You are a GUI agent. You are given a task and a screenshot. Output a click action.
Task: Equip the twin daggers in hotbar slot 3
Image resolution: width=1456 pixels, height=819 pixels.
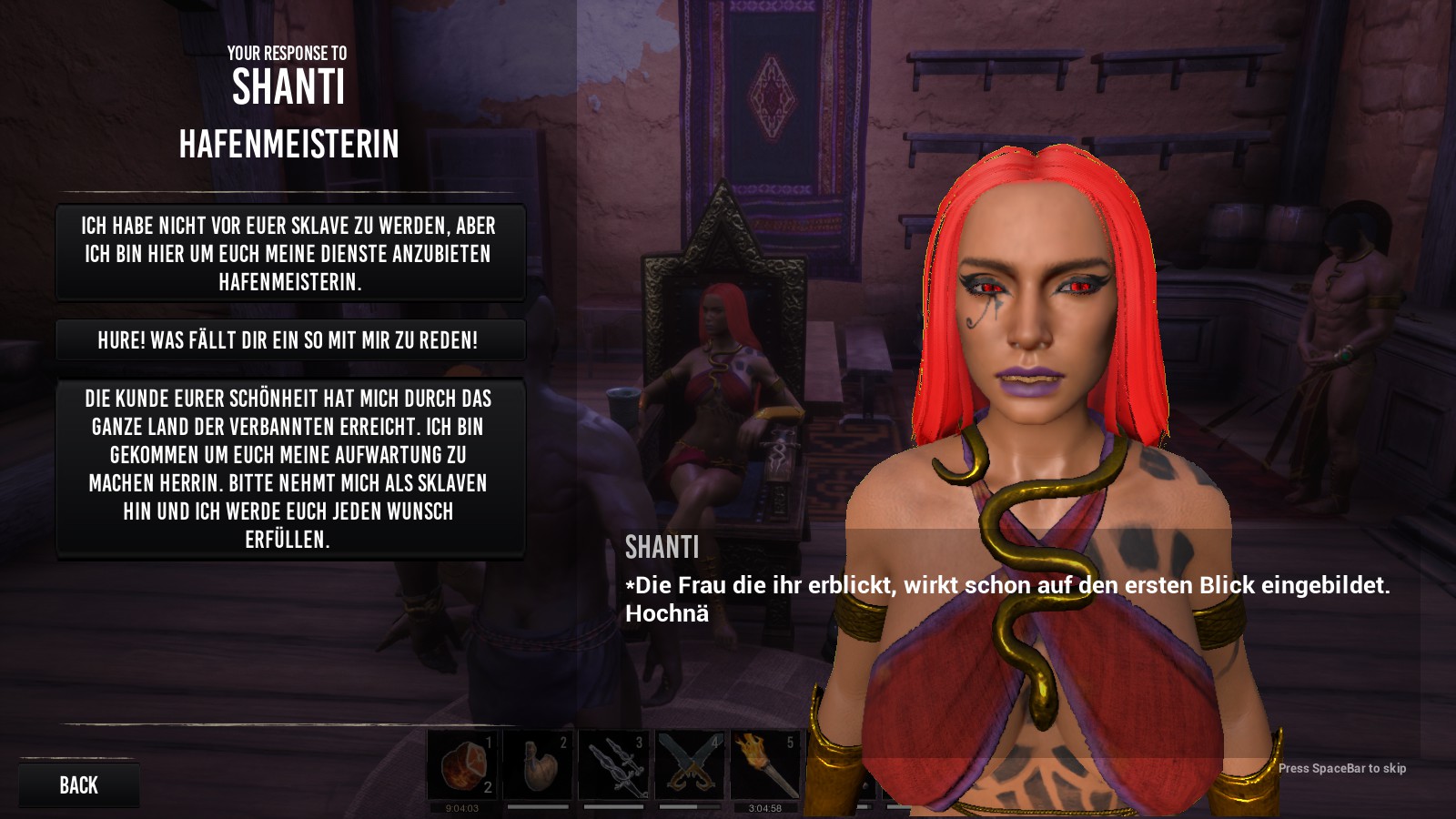613,765
